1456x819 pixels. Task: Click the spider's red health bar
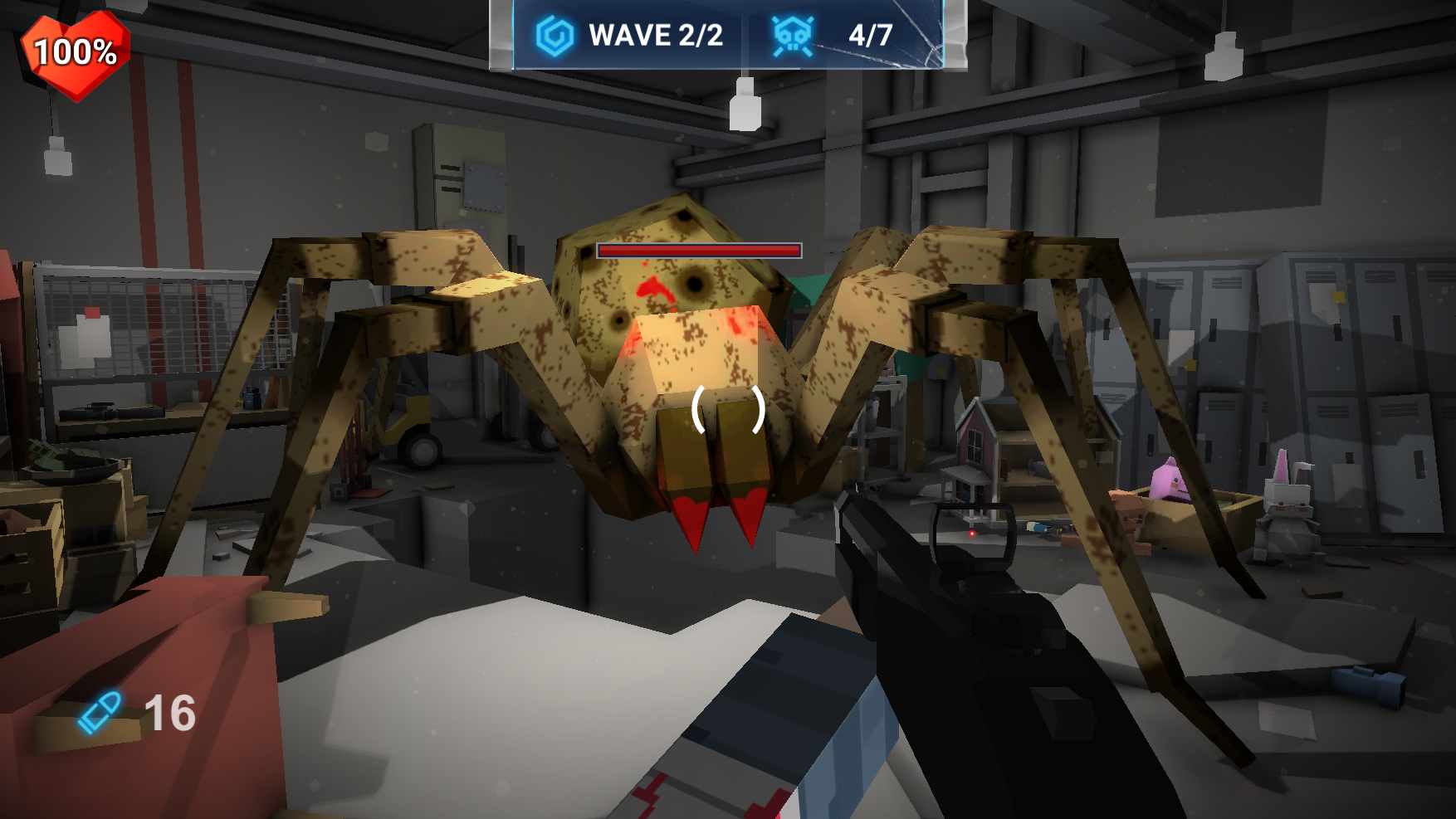tap(700, 249)
